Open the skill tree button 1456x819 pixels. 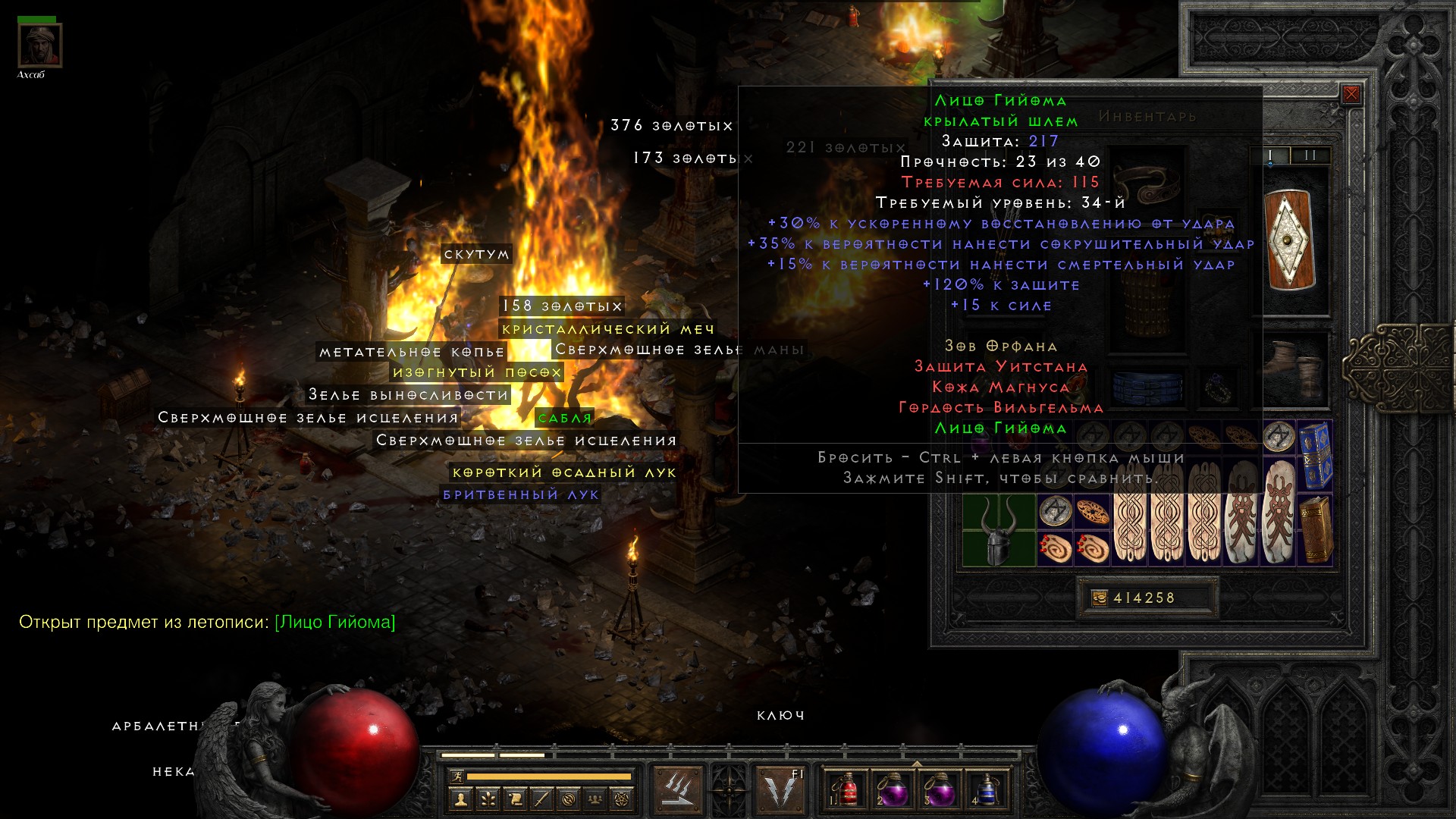point(488,799)
